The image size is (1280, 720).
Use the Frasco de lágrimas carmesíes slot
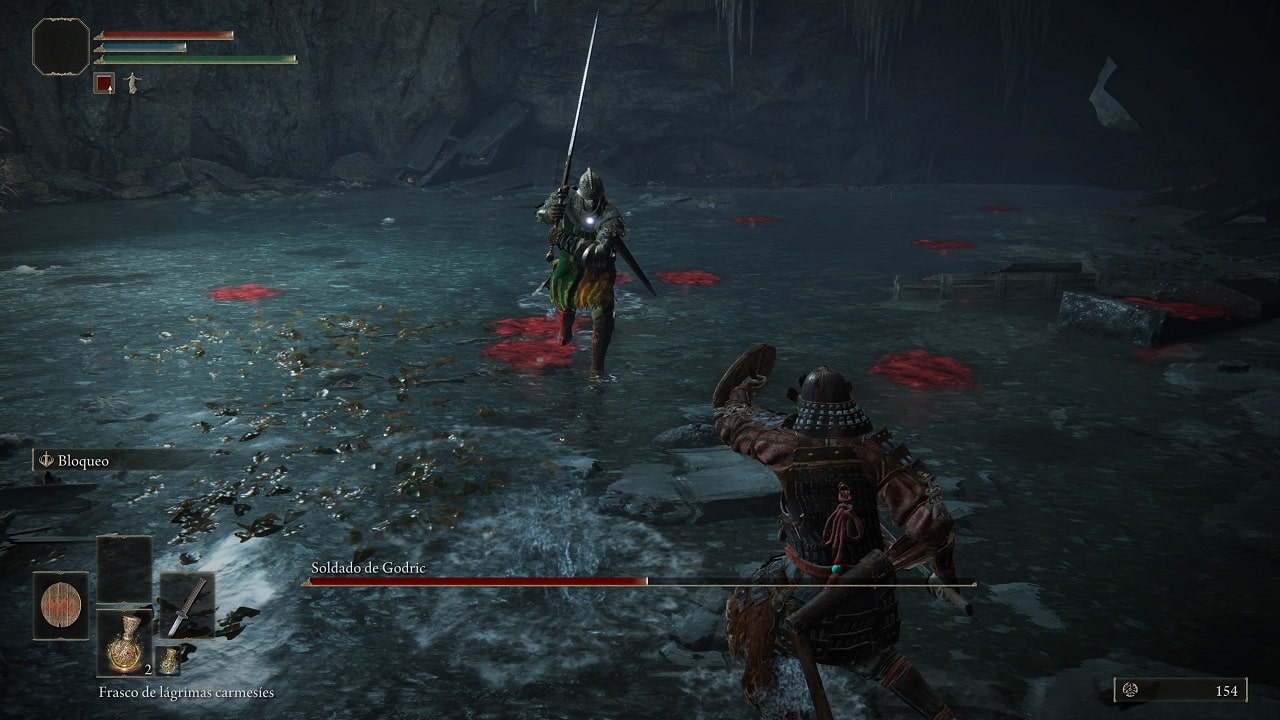coord(124,641)
